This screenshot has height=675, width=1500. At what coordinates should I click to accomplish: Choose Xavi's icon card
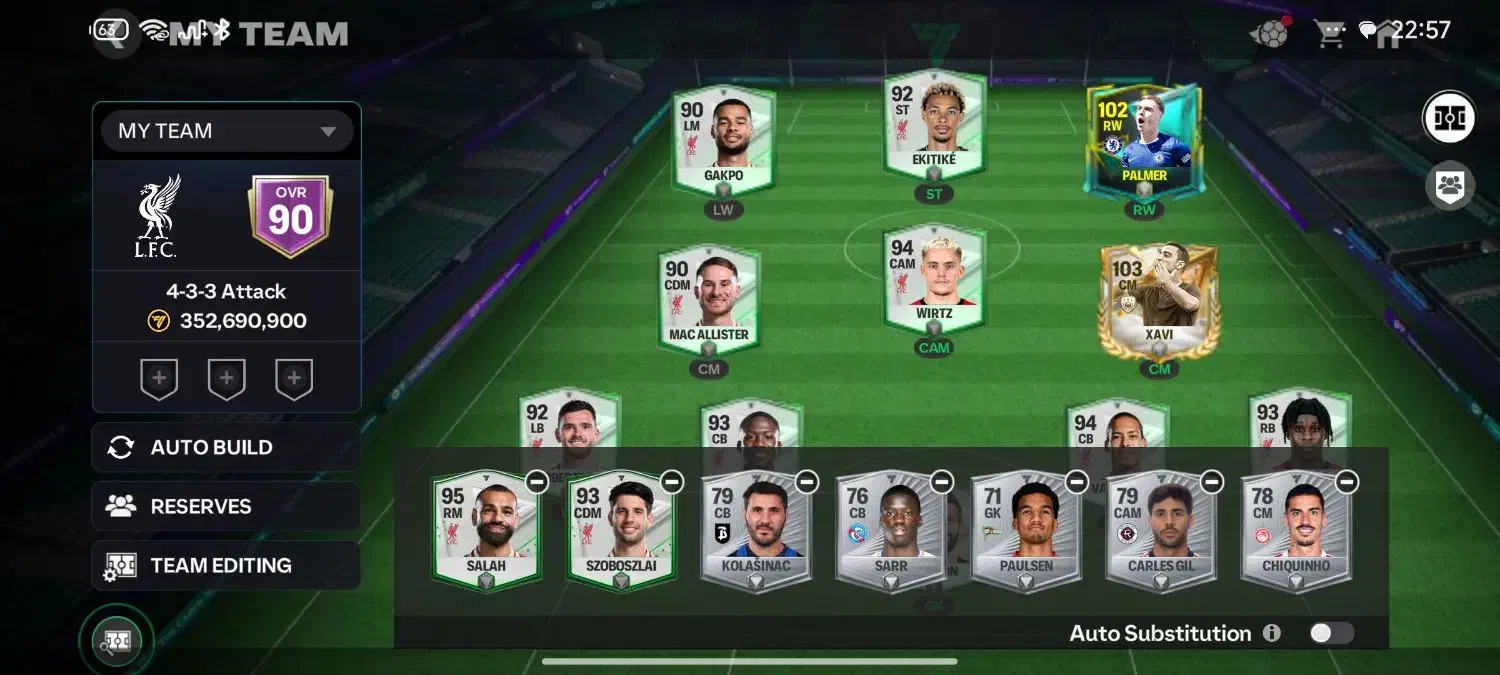point(1158,300)
